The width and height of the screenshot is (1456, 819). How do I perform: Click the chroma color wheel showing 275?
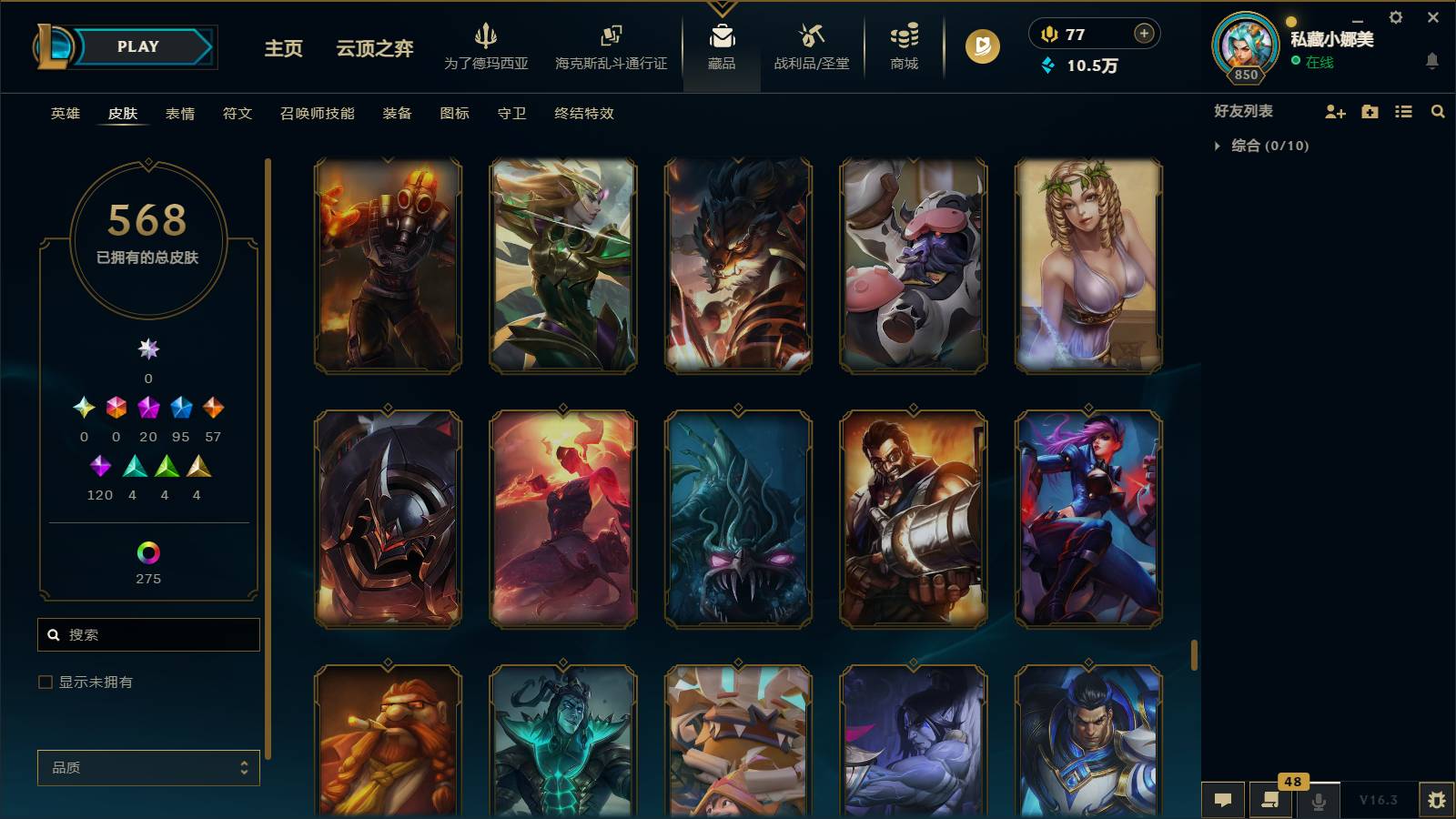coord(147,550)
